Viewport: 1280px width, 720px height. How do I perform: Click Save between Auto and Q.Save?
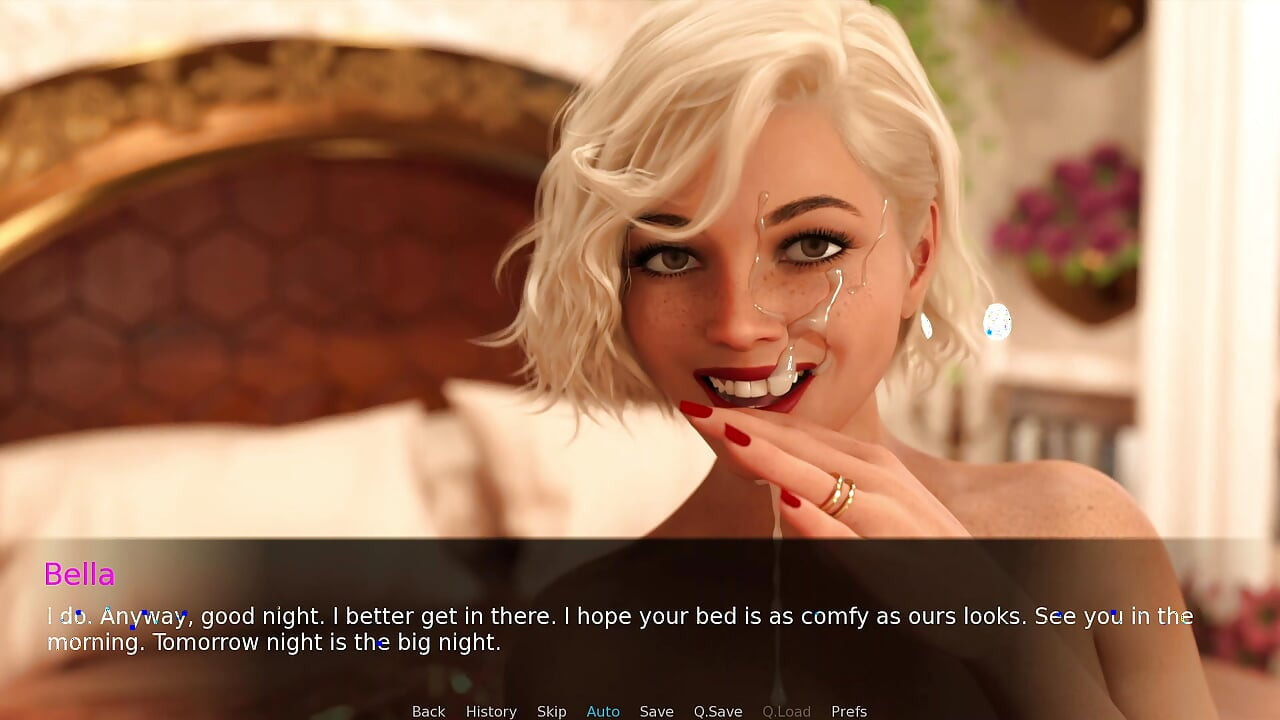point(657,711)
